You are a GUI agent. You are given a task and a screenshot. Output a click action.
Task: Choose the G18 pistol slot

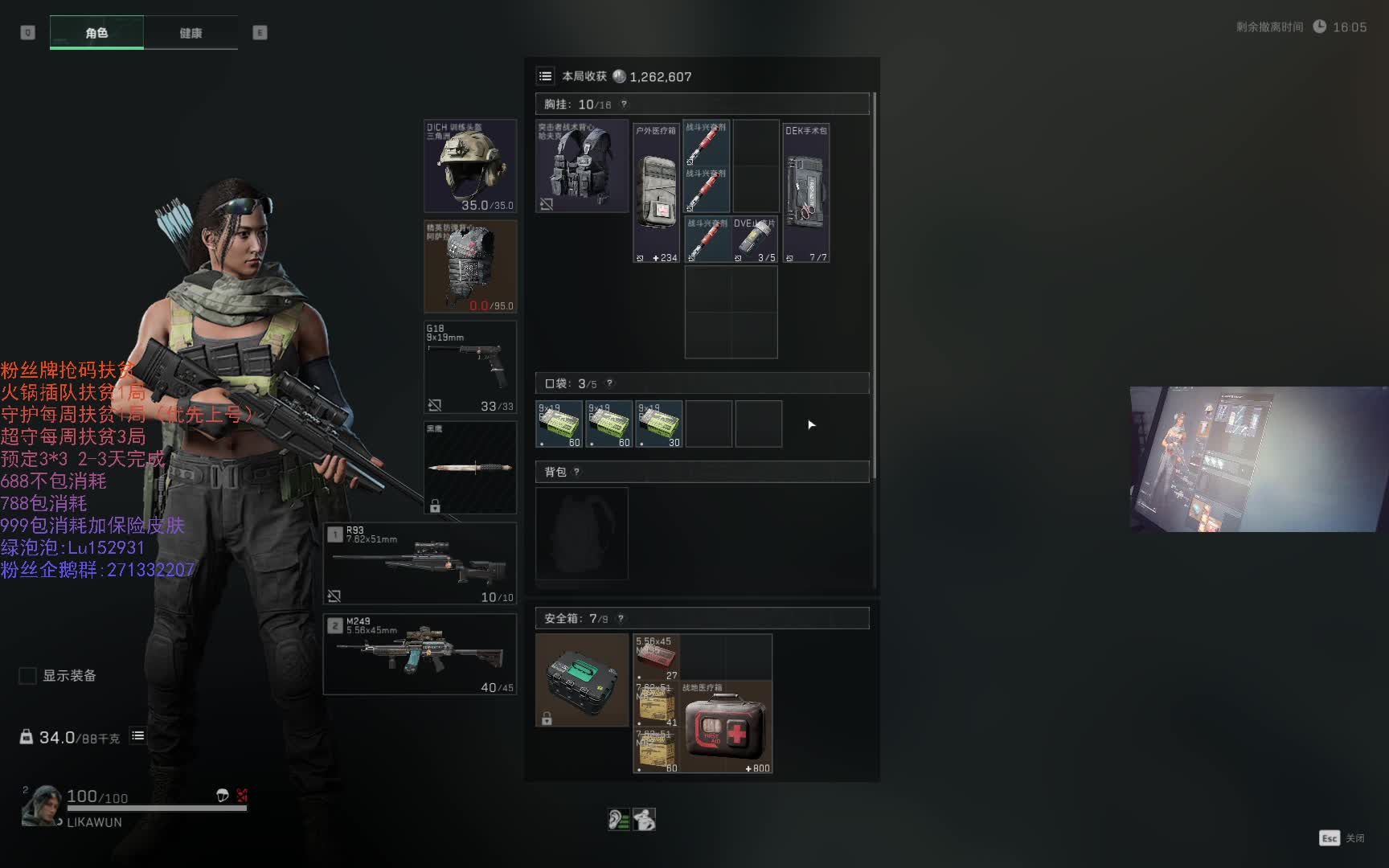point(470,367)
